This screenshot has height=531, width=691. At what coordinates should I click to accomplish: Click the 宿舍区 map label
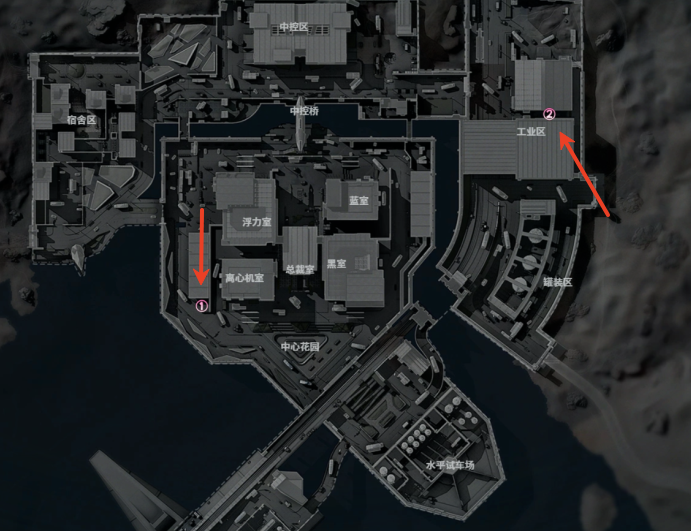coord(80,119)
